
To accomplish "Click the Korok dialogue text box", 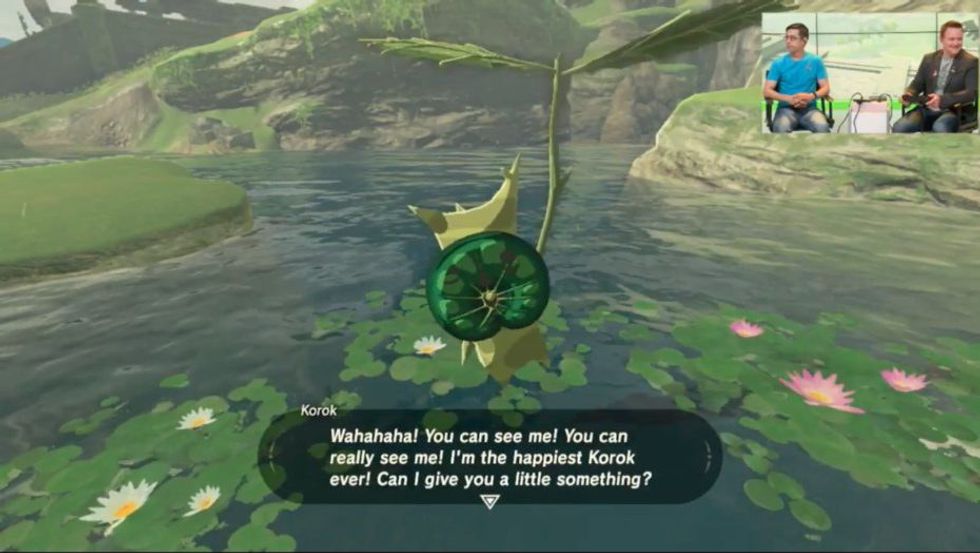I will point(489,455).
